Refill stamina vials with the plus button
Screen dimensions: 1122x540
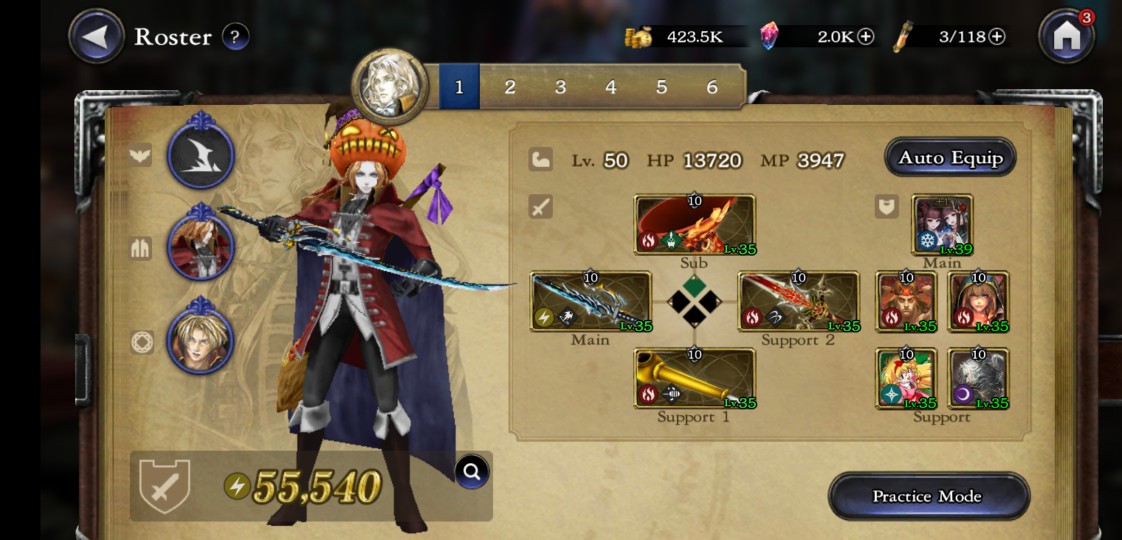pos(996,37)
